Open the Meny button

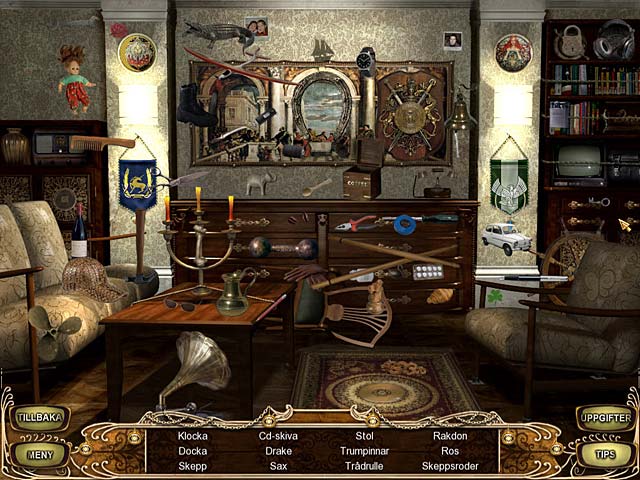38,454
